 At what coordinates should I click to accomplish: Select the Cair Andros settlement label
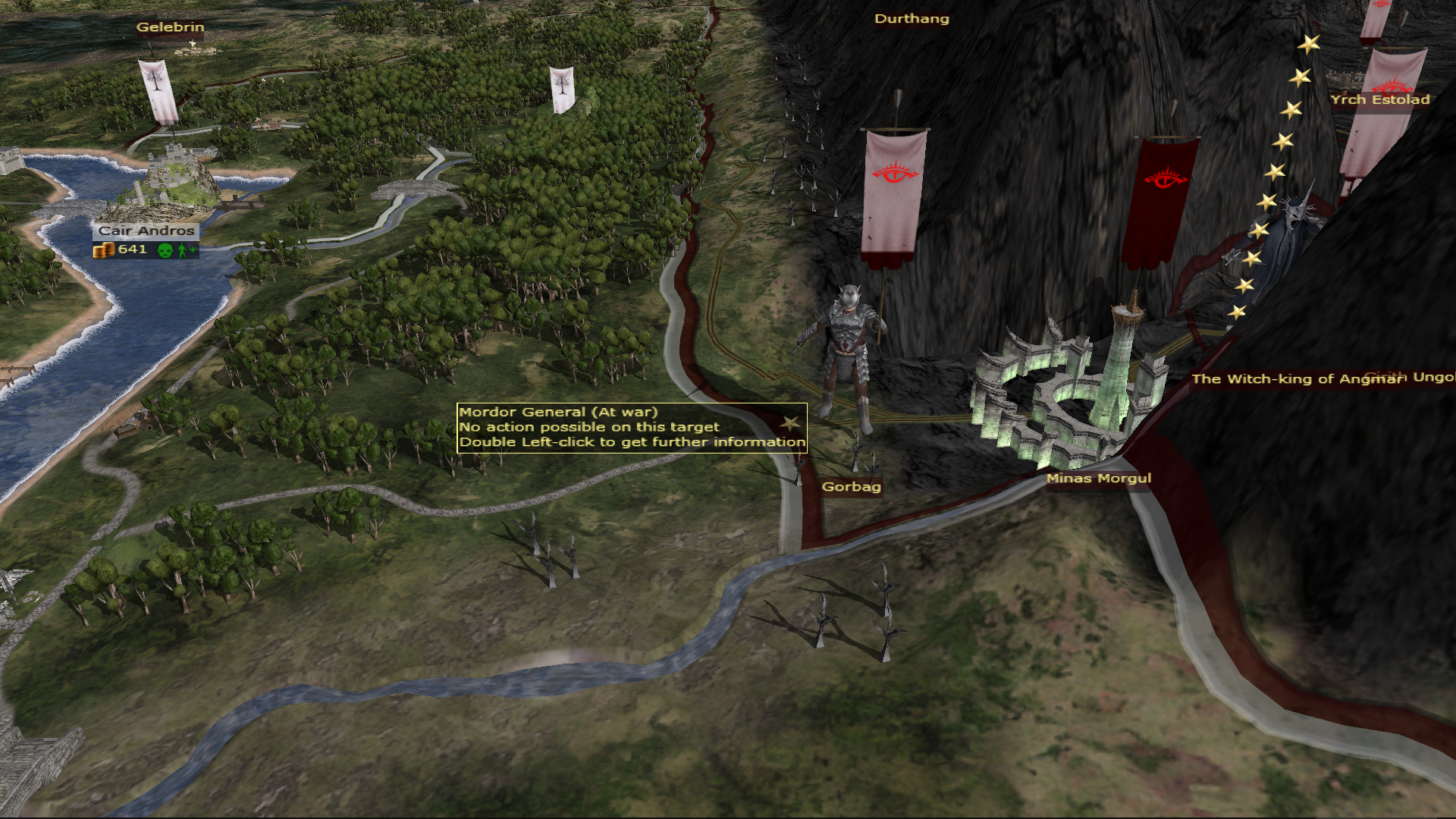[x=146, y=231]
